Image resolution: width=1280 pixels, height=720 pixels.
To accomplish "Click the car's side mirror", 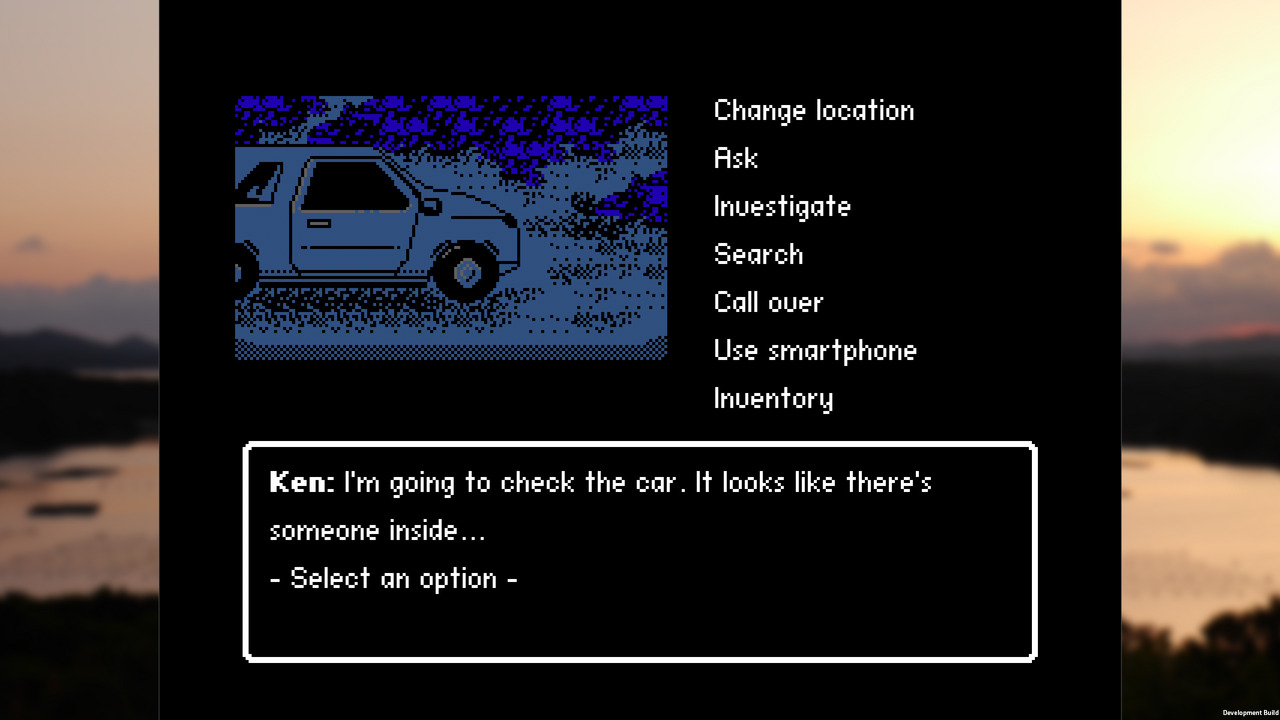I will 433,206.
